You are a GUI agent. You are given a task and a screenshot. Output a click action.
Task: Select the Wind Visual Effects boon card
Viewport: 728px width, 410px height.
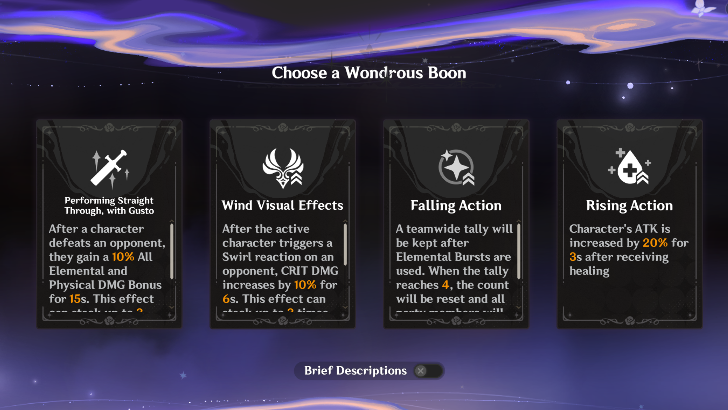[x=281, y=220]
